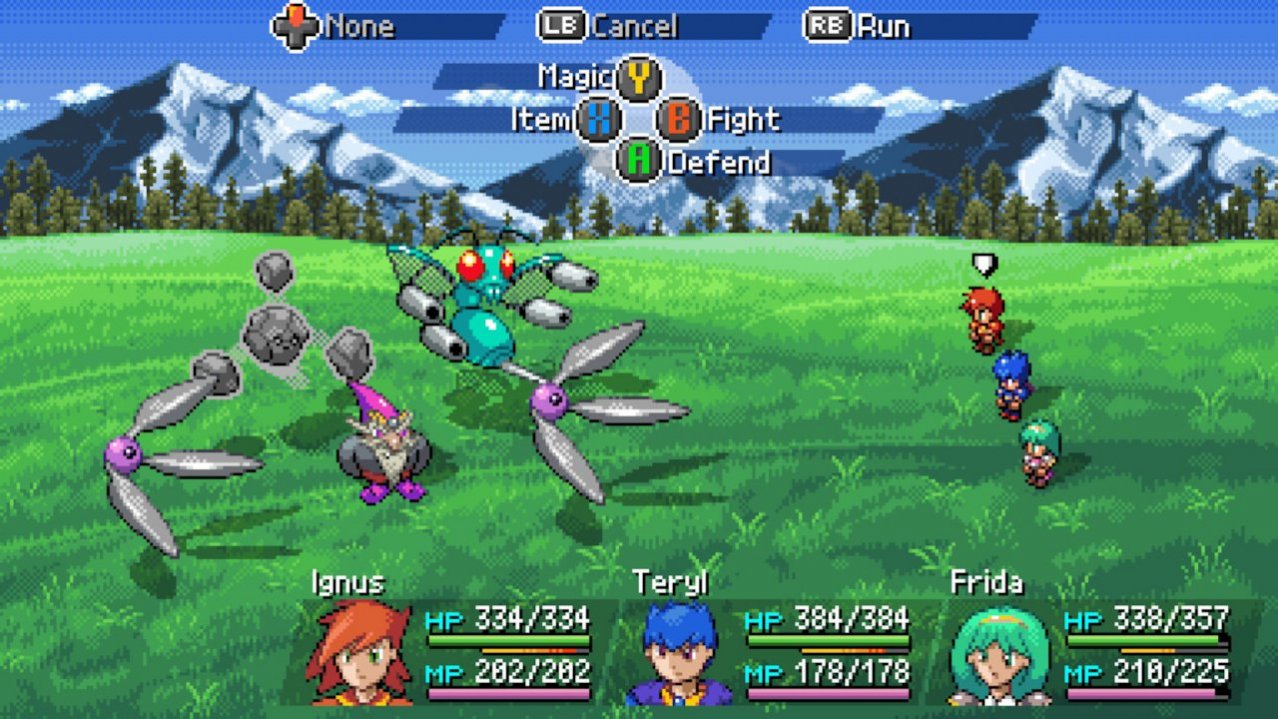Select Ignus's portrait in party panel
1278x719 pixels.
pos(360,652)
